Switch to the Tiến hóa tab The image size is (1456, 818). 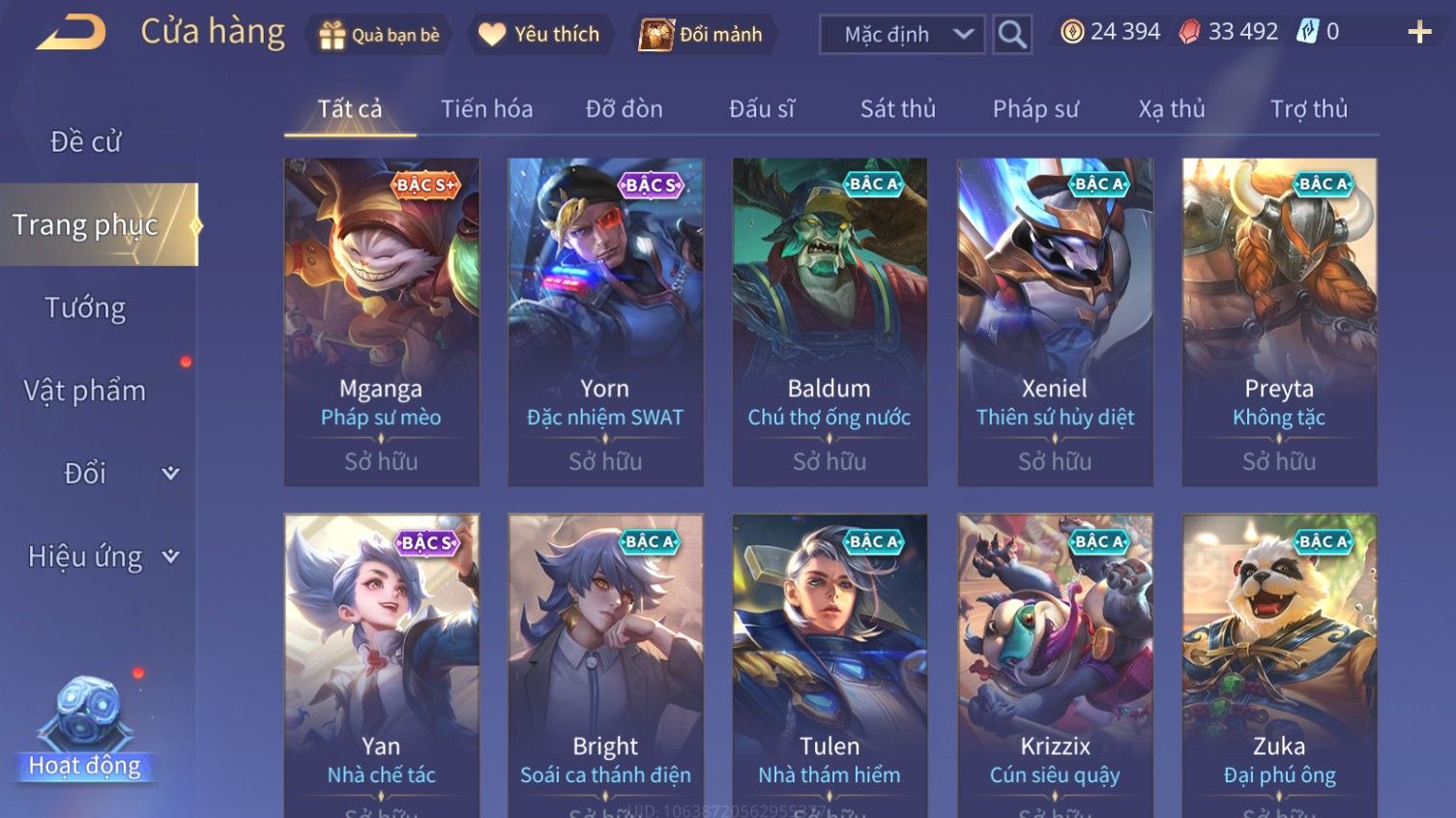point(486,109)
